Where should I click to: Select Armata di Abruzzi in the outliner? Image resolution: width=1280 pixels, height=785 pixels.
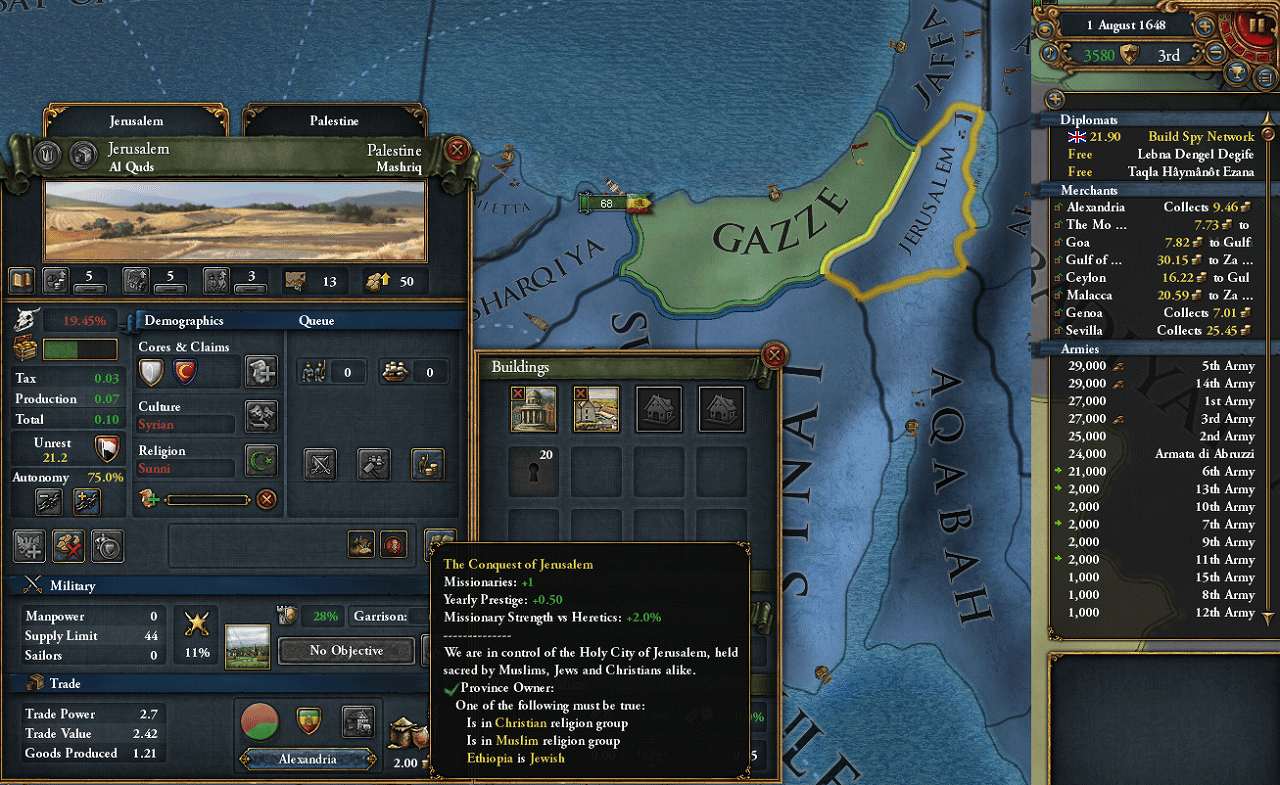1160,454
